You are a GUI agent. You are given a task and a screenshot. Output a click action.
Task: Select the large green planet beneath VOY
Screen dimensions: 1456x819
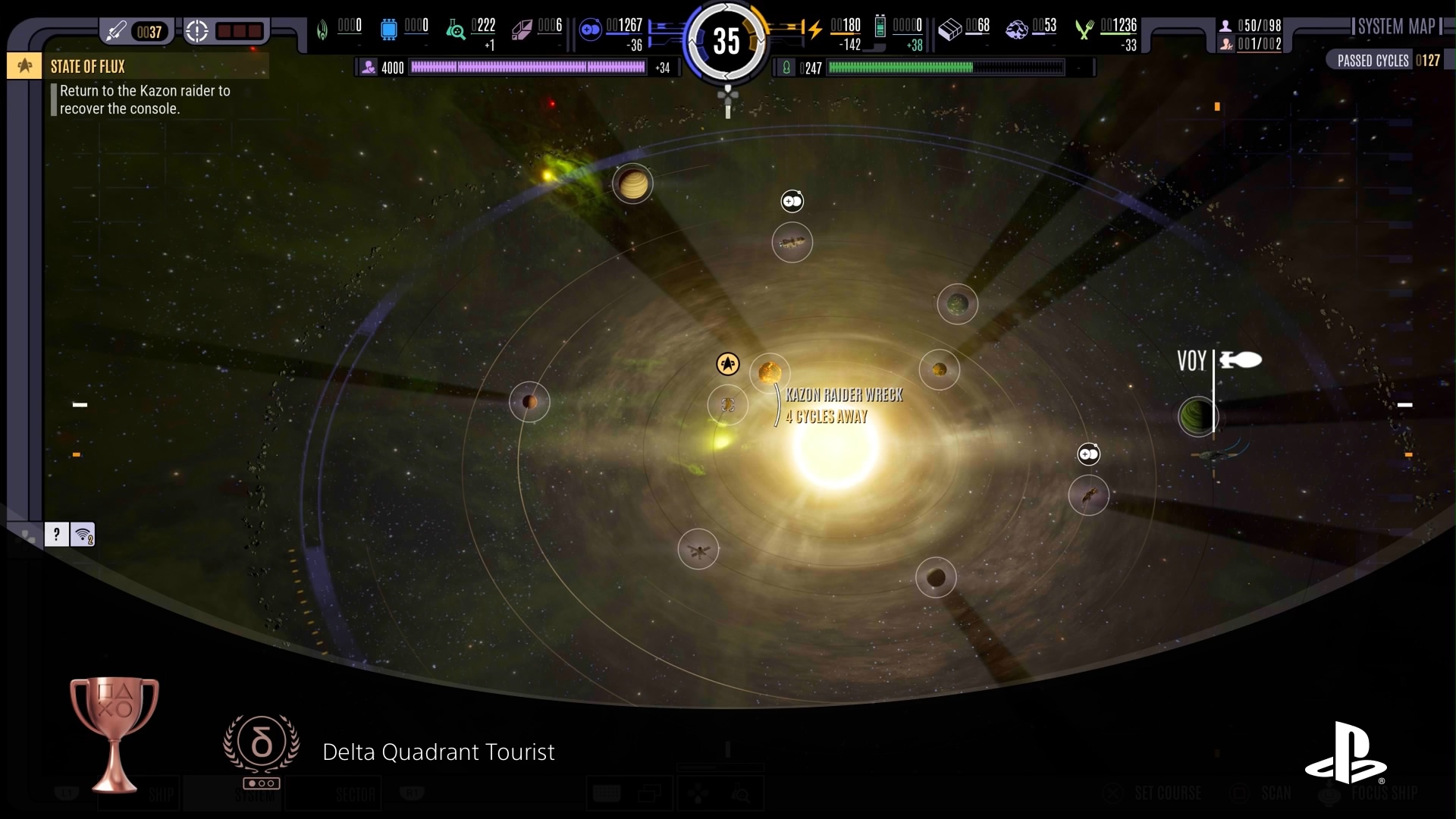(x=1197, y=416)
